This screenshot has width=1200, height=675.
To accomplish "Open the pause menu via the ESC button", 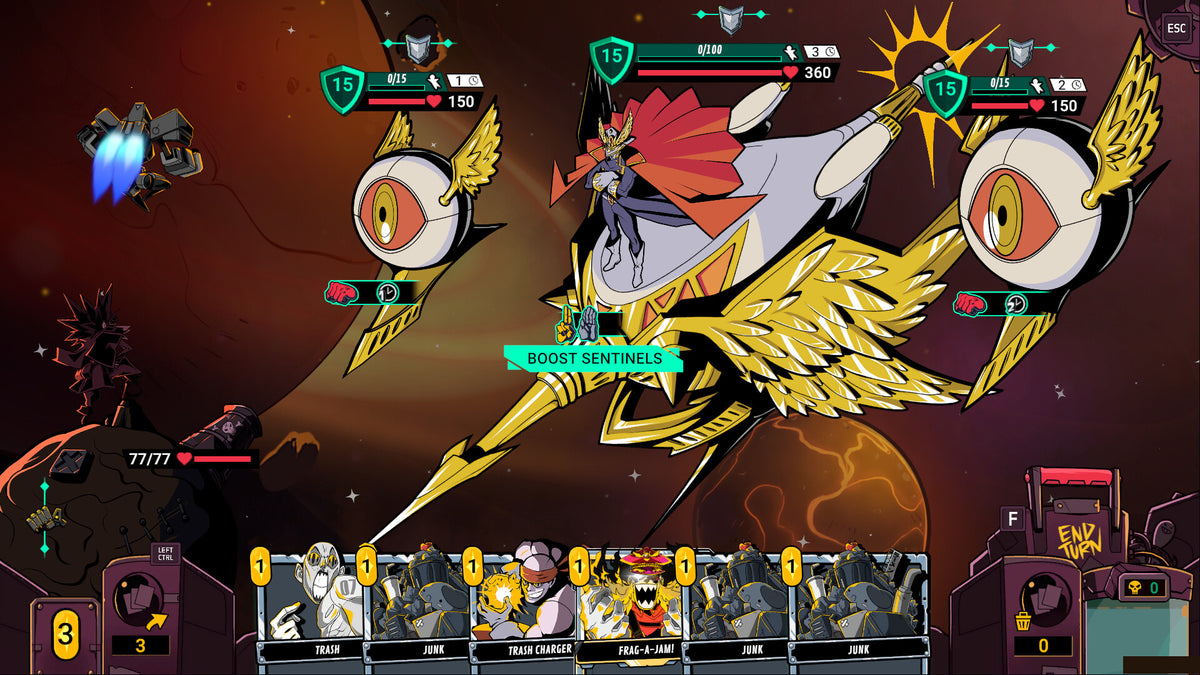I will point(1176,28).
